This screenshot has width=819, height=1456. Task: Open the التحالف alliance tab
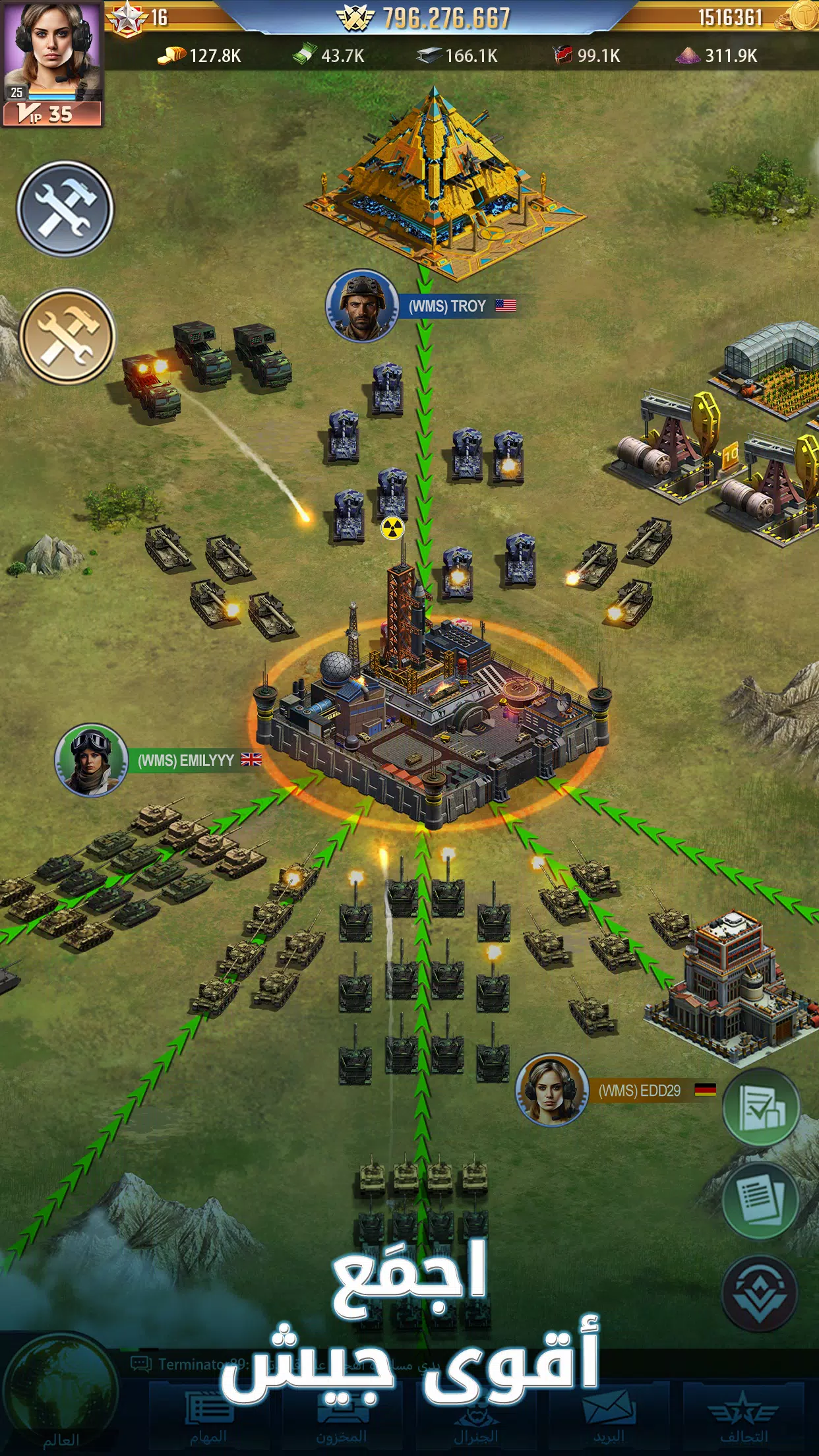pyautogui.click(x=743, y=1418)
